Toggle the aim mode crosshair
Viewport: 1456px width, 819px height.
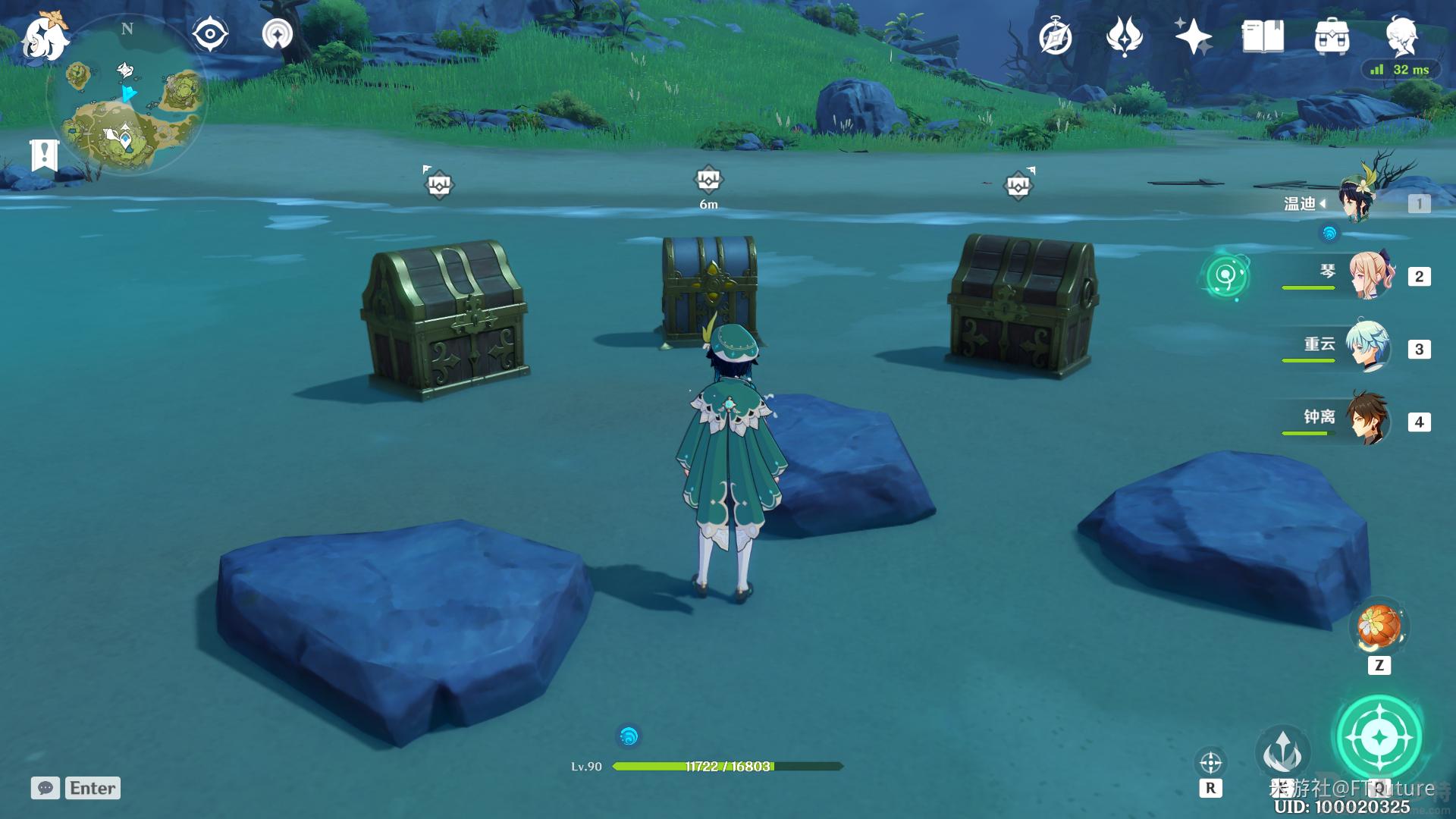(1210, 762)
